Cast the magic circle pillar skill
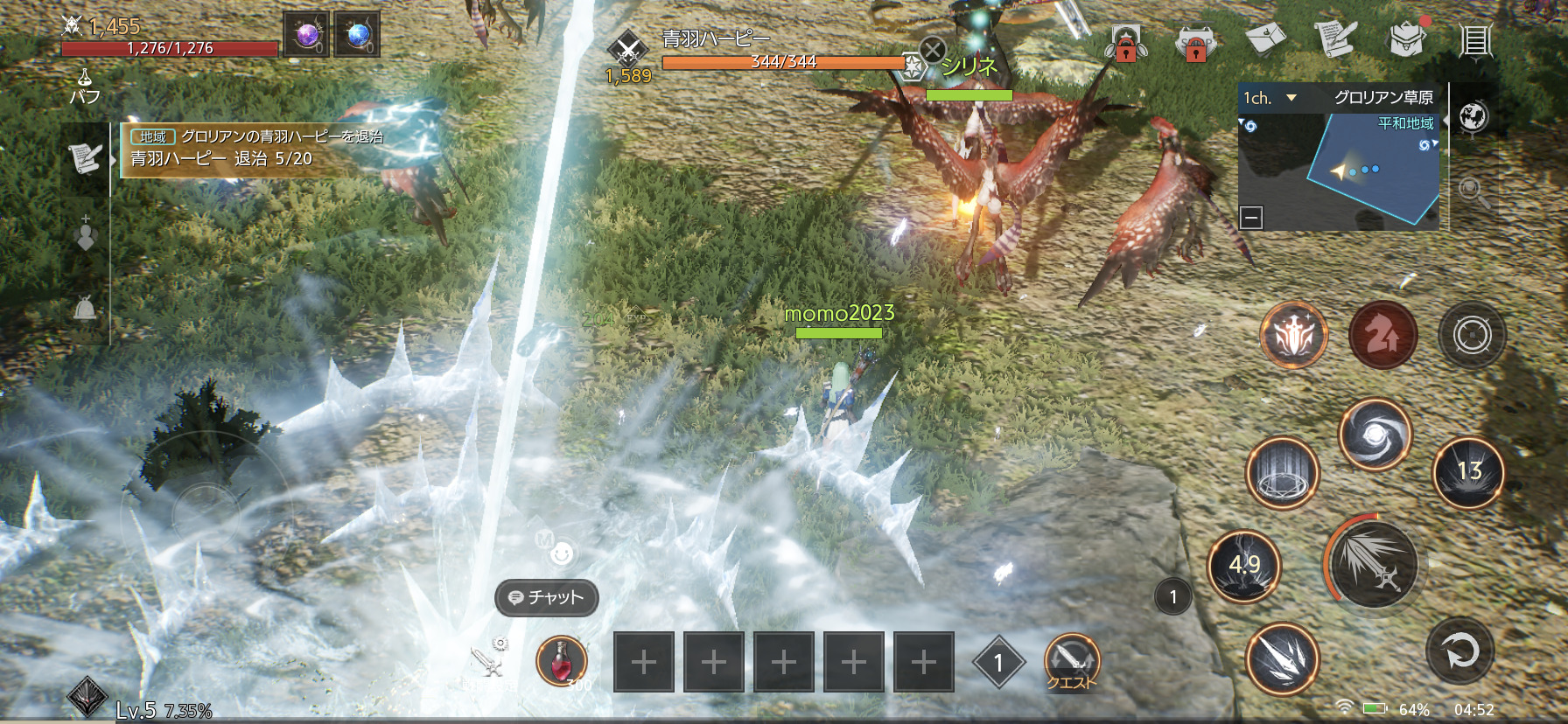Image resolution: width=1568 pixels, height=724 pixels. pyautogui.click(x=1282, y=473)
